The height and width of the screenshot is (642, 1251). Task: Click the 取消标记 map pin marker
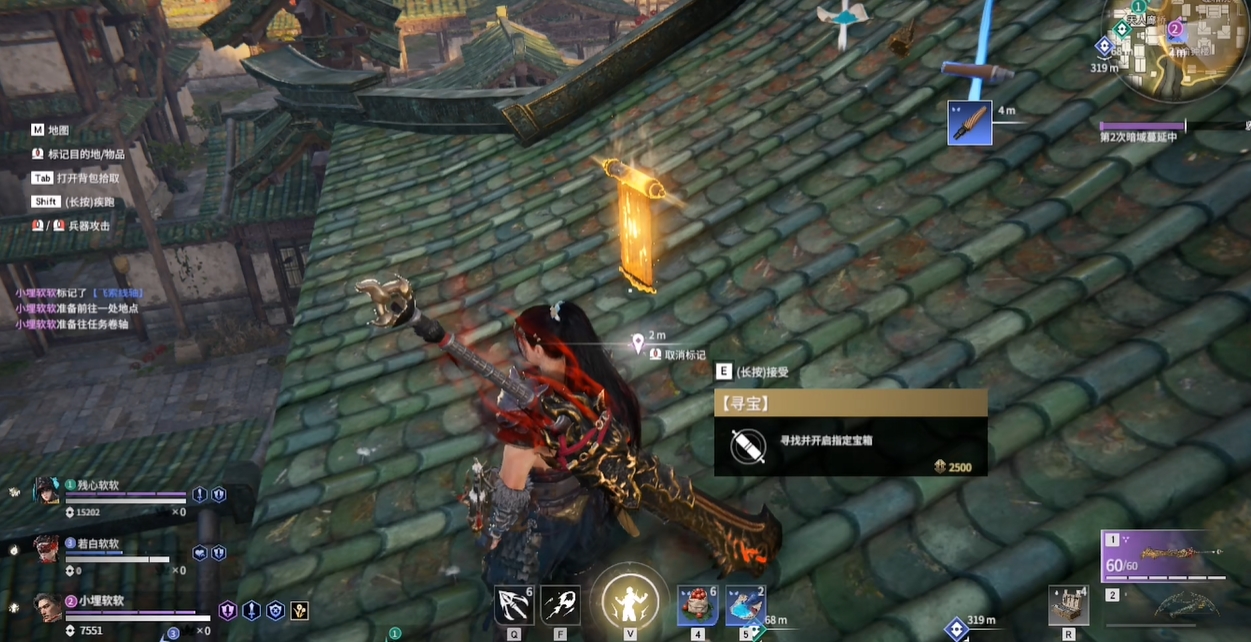[638, 345]
